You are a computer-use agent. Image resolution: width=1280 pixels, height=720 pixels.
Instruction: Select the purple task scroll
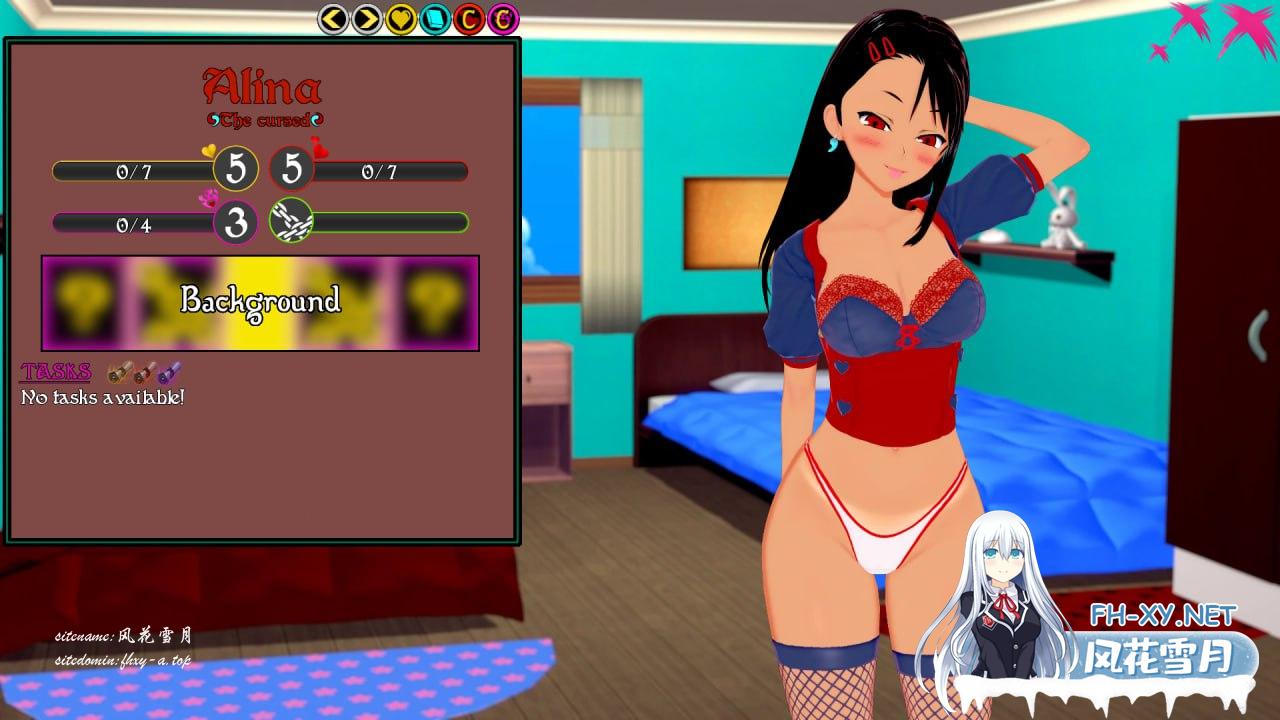(170, 373)
